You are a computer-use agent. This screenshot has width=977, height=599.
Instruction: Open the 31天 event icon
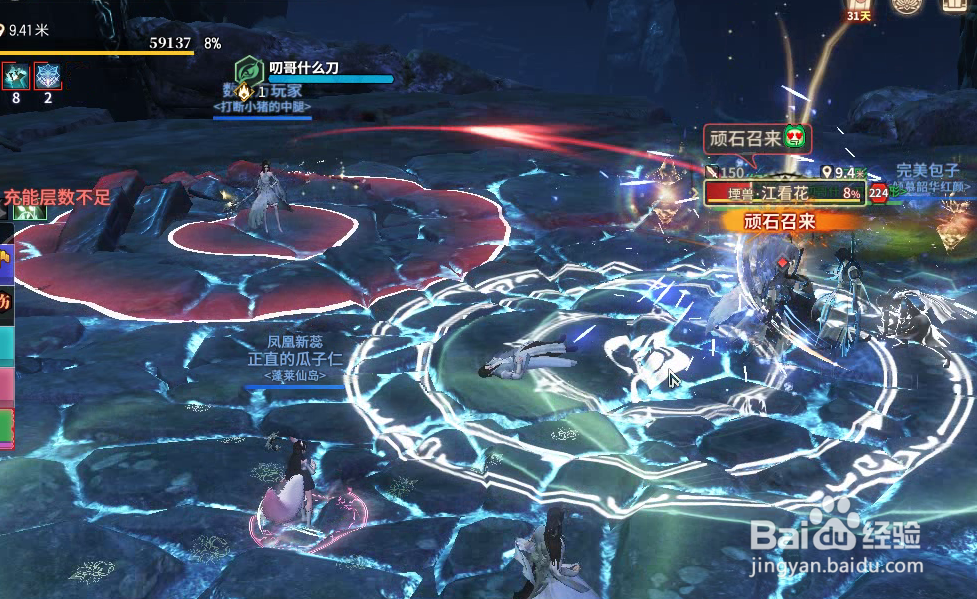click(859, 10)
